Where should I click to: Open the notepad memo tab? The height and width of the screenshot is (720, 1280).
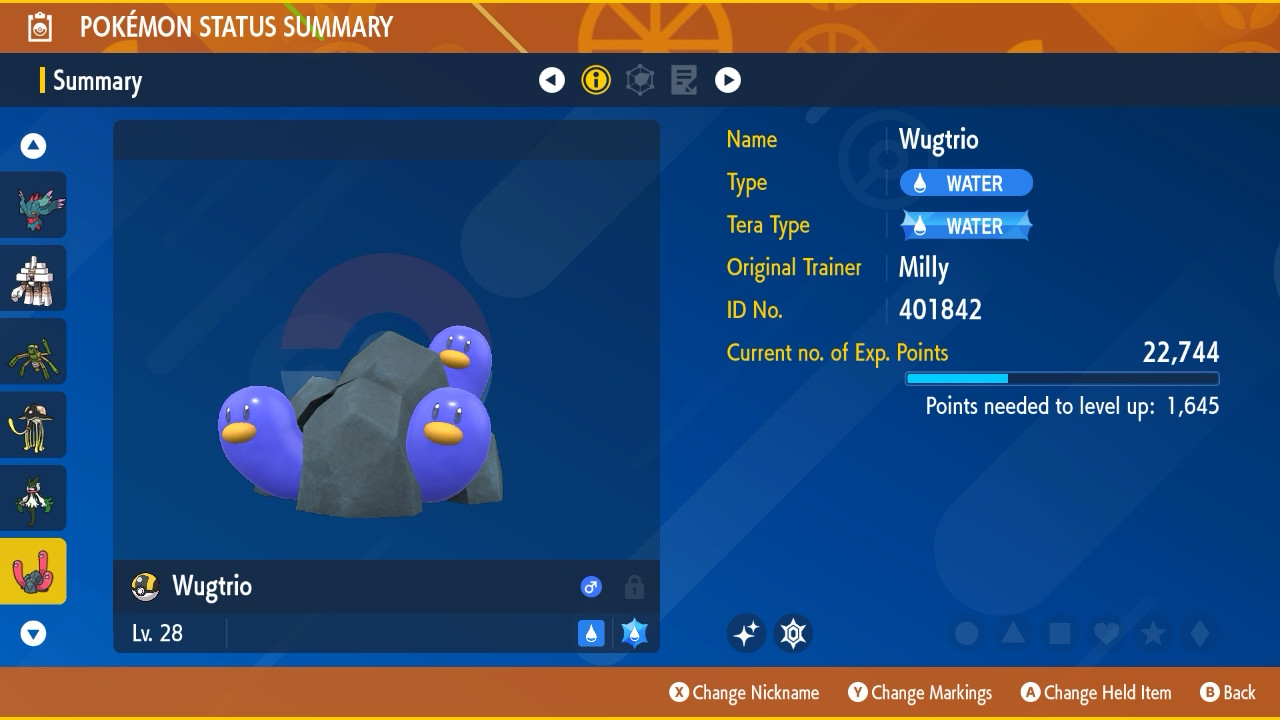click(x=684, y=80)
